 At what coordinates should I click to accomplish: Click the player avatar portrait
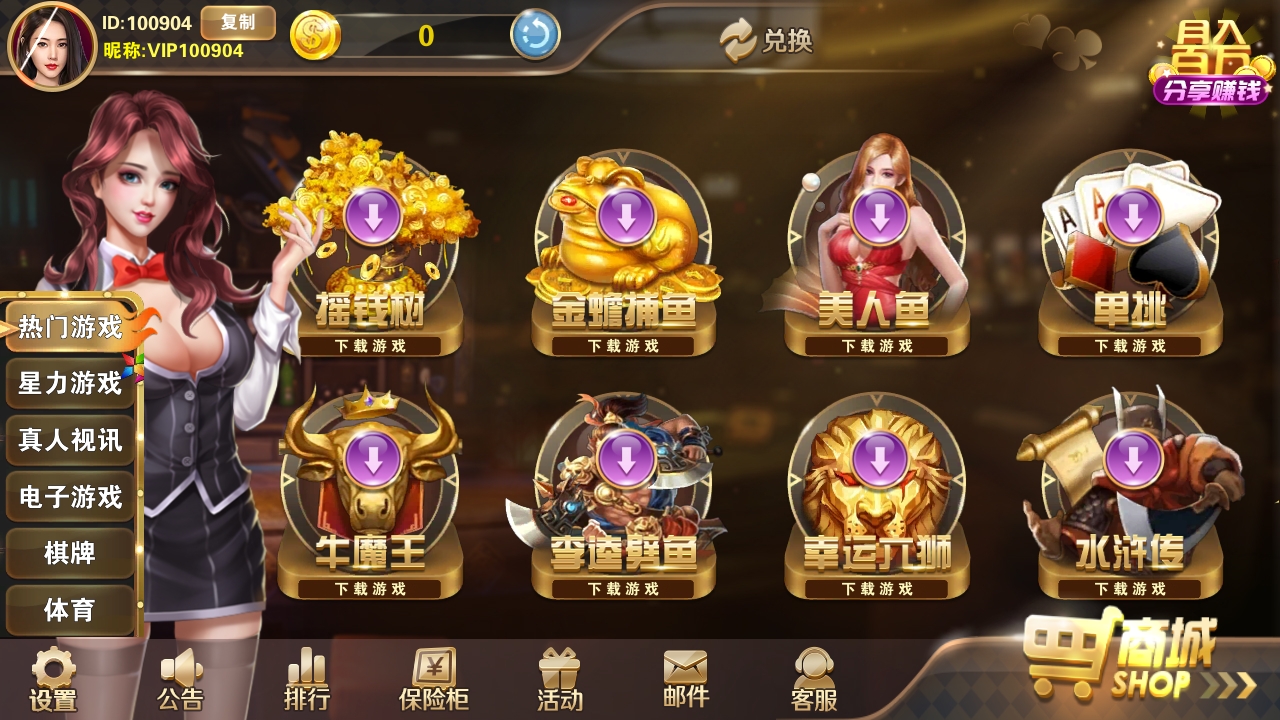tap(52, 46)
